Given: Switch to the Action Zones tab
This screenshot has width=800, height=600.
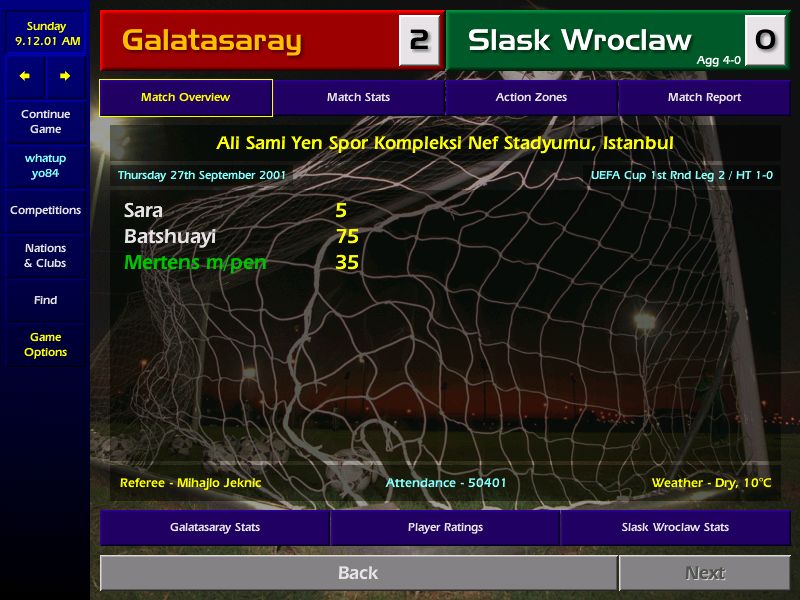Looking at the screenshot, I should coord(531,98).
